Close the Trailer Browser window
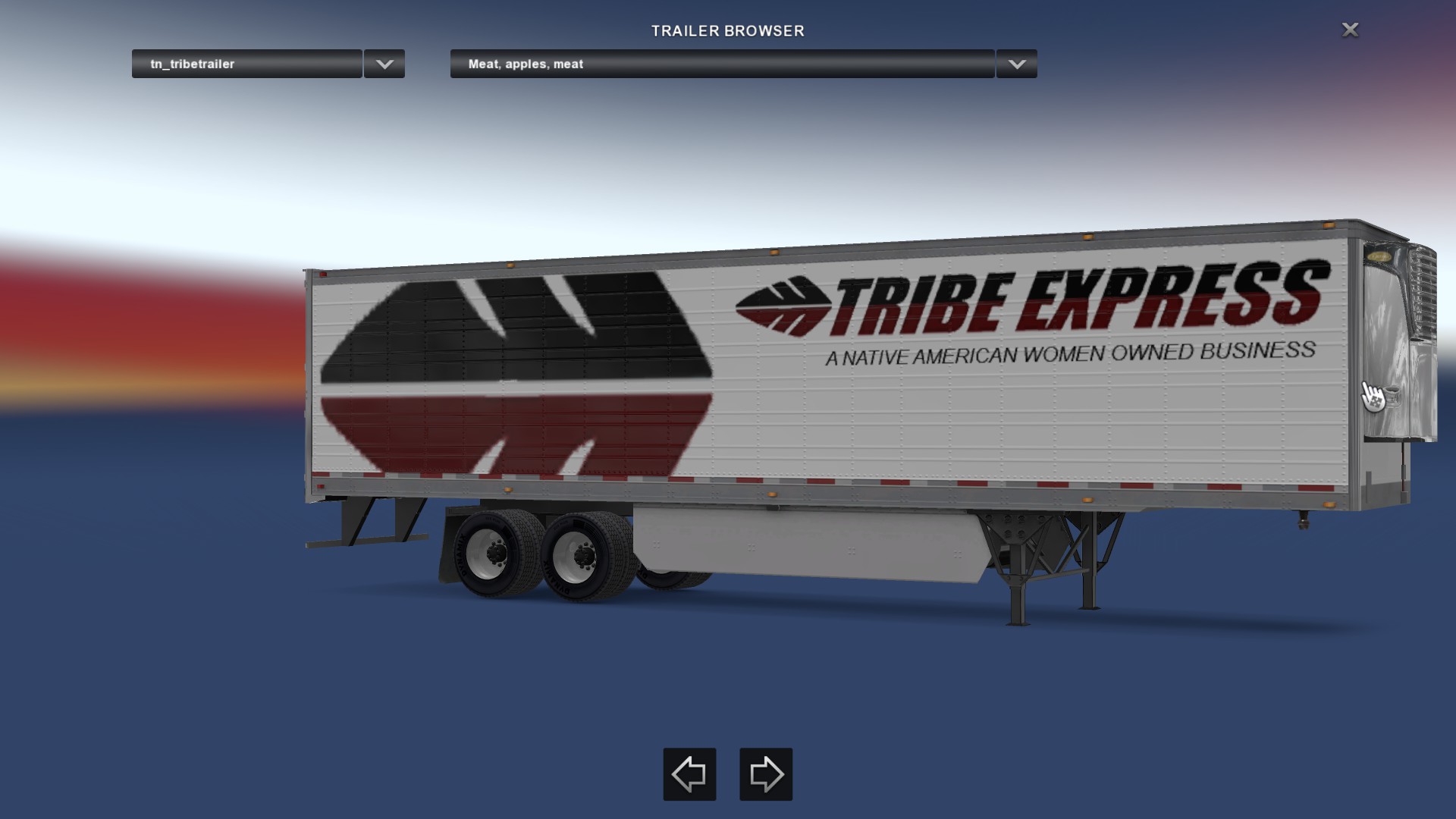This screenshot has height=819, width=1456. pos(1350,30)
